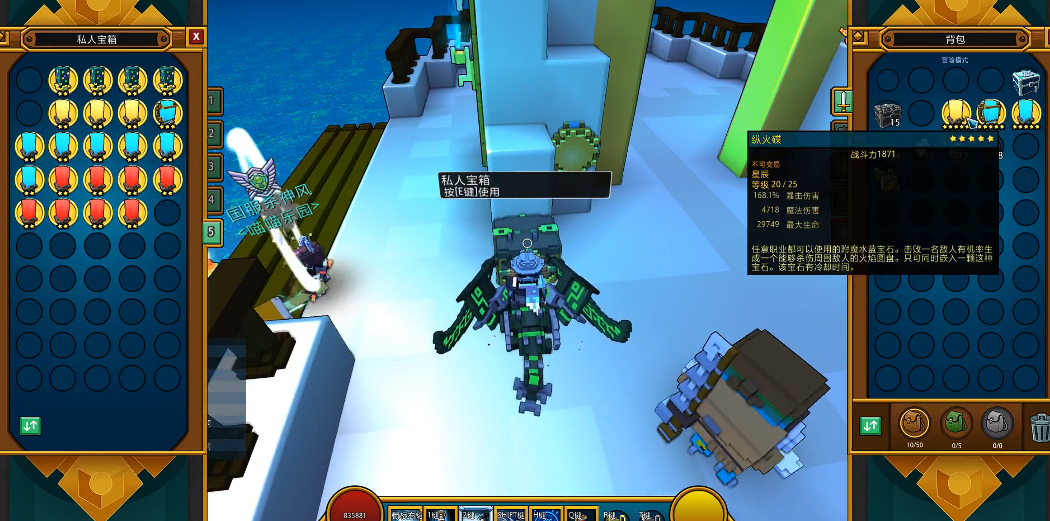Viewport: 1050px width, 521px height.
Task: Select the dark block stack of 15
Action: 887,115
